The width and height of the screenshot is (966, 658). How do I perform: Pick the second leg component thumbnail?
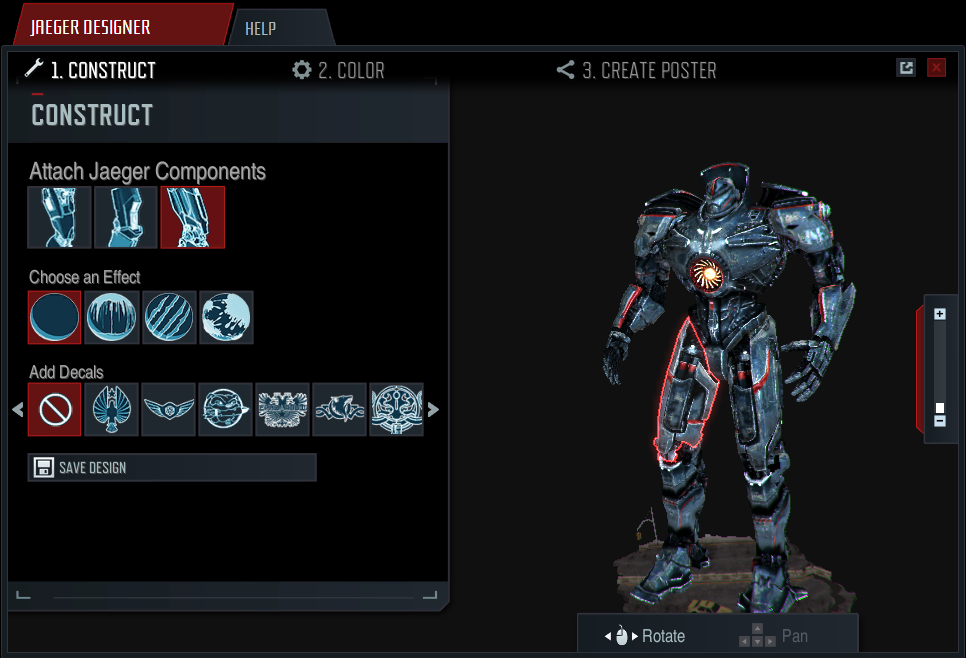coord(126,217)
